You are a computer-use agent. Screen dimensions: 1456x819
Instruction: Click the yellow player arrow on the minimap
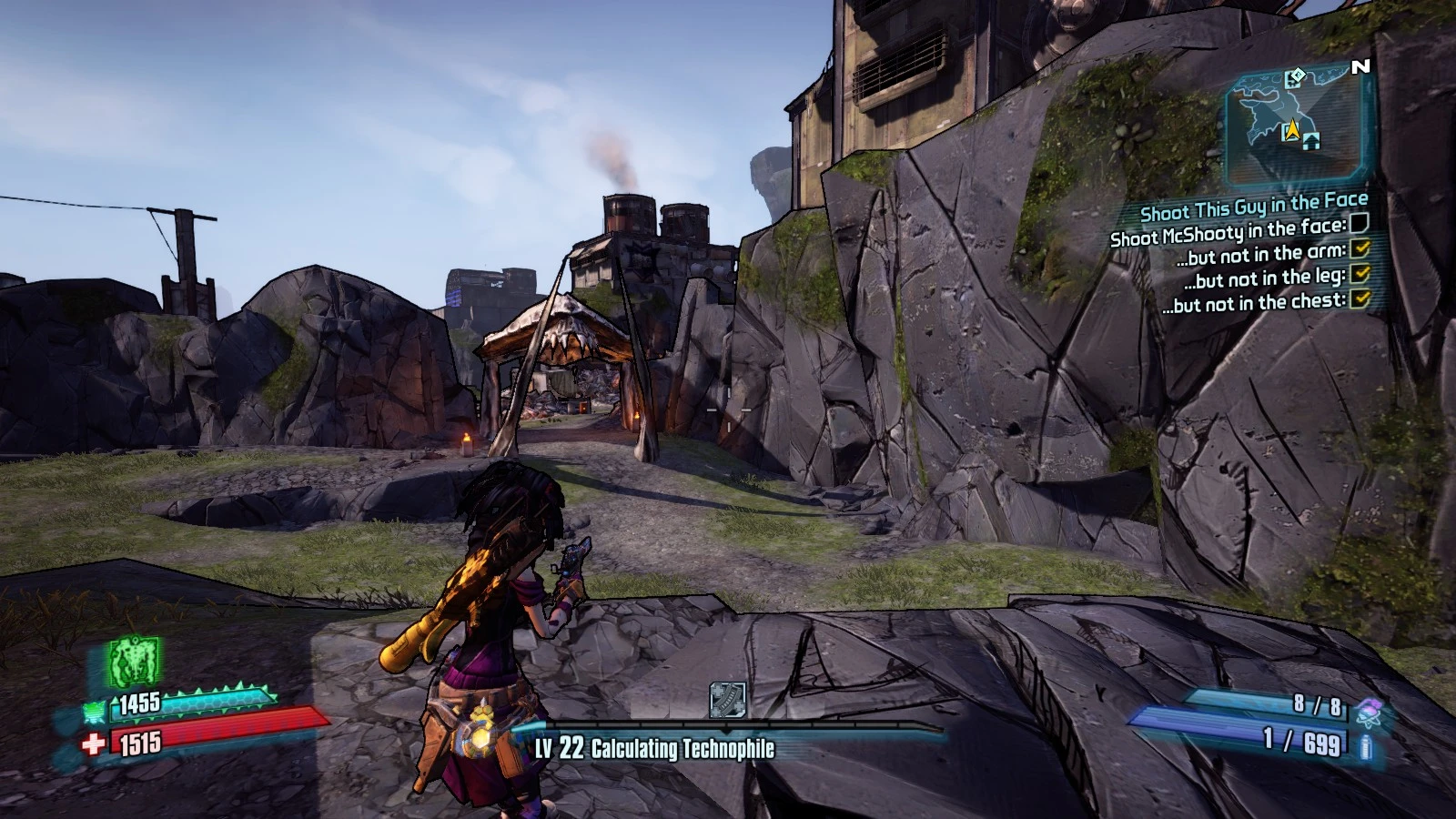pyautogui.click(x=1292, y=130)
